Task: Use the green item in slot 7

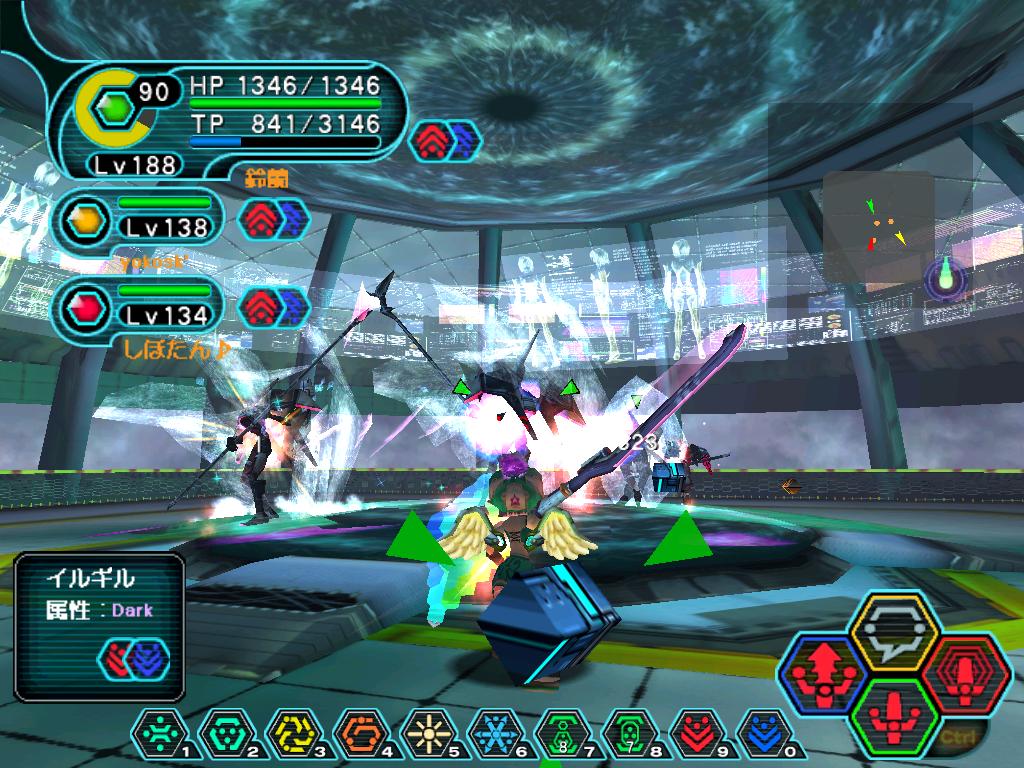Action: pyautogui.click(x=563, y=732)
